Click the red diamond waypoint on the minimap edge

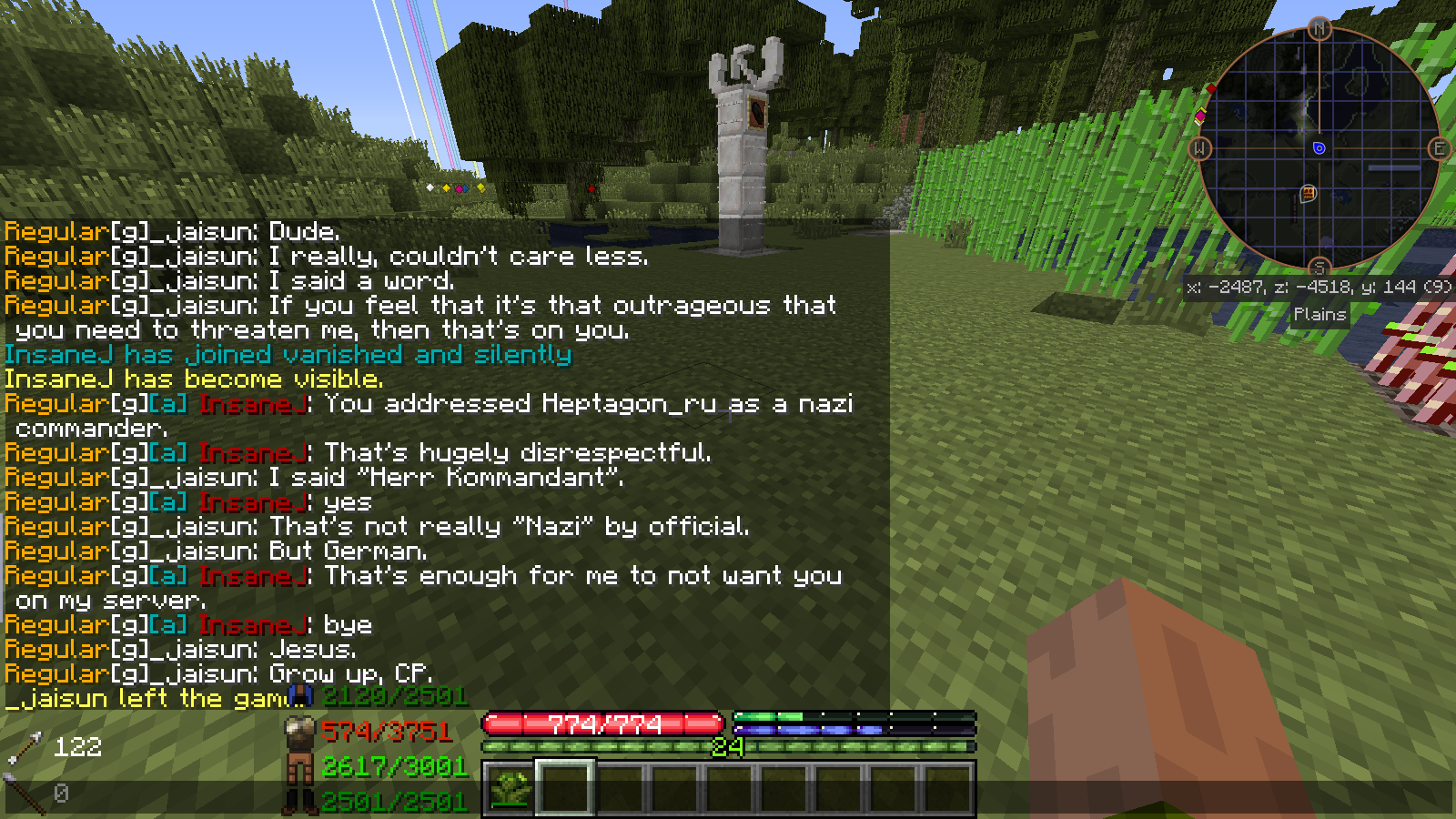coord(1211,88)
